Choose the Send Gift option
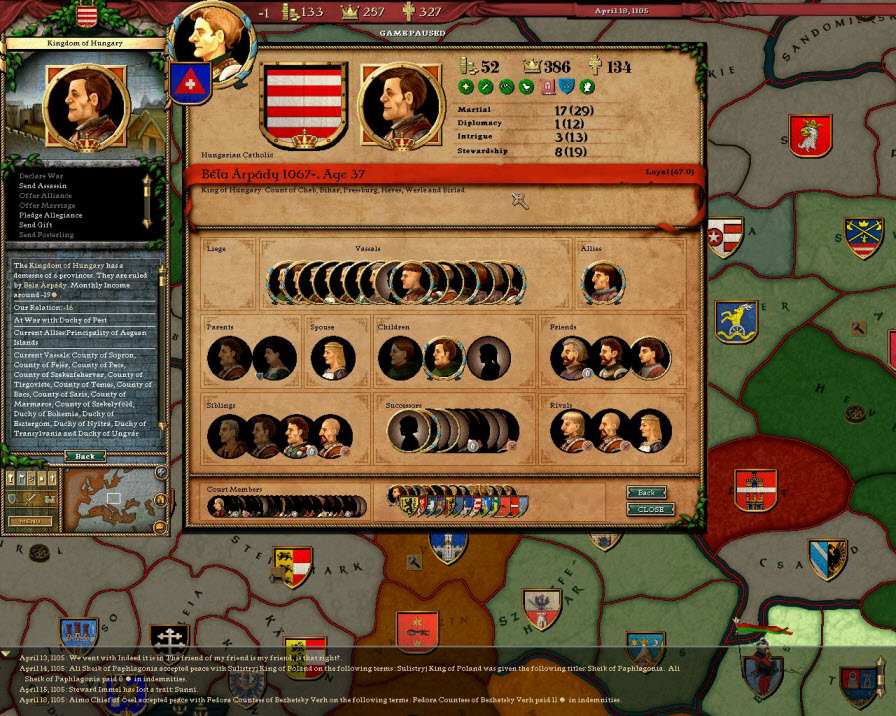Image resolution: width=896 pixels, height=716 pixels. (36, 225)
